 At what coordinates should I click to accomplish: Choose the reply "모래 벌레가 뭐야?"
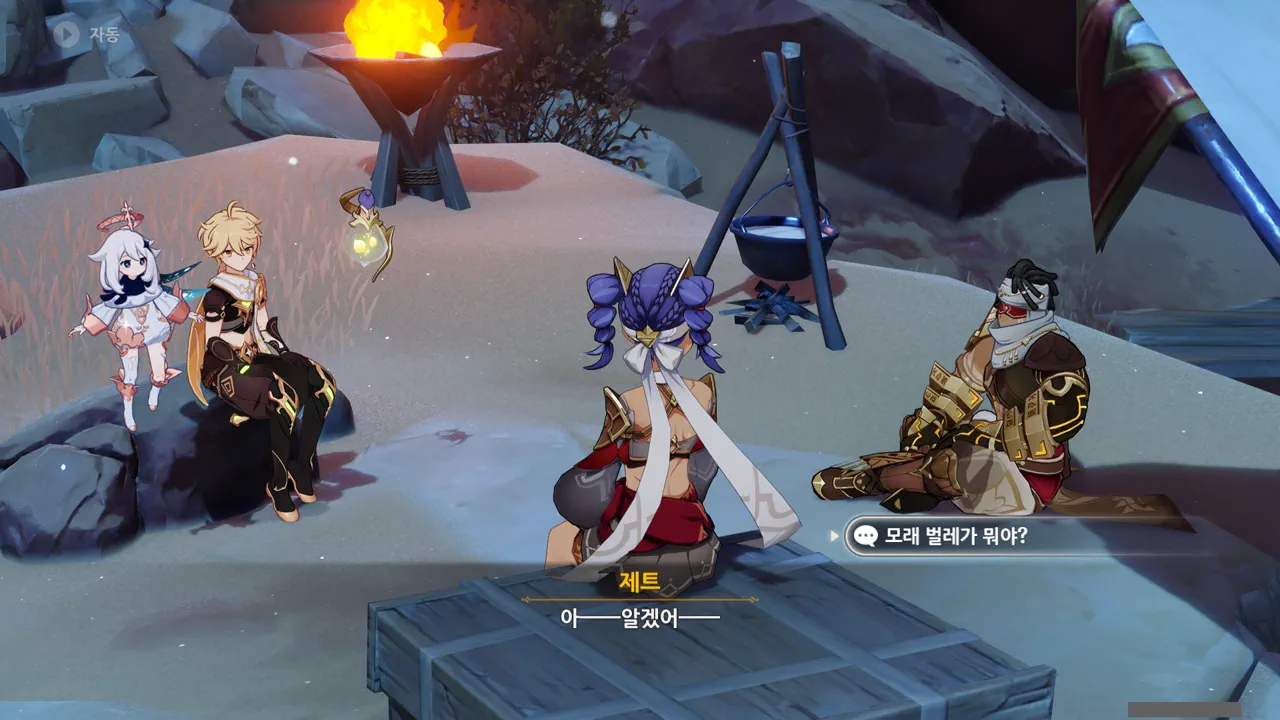955,537
